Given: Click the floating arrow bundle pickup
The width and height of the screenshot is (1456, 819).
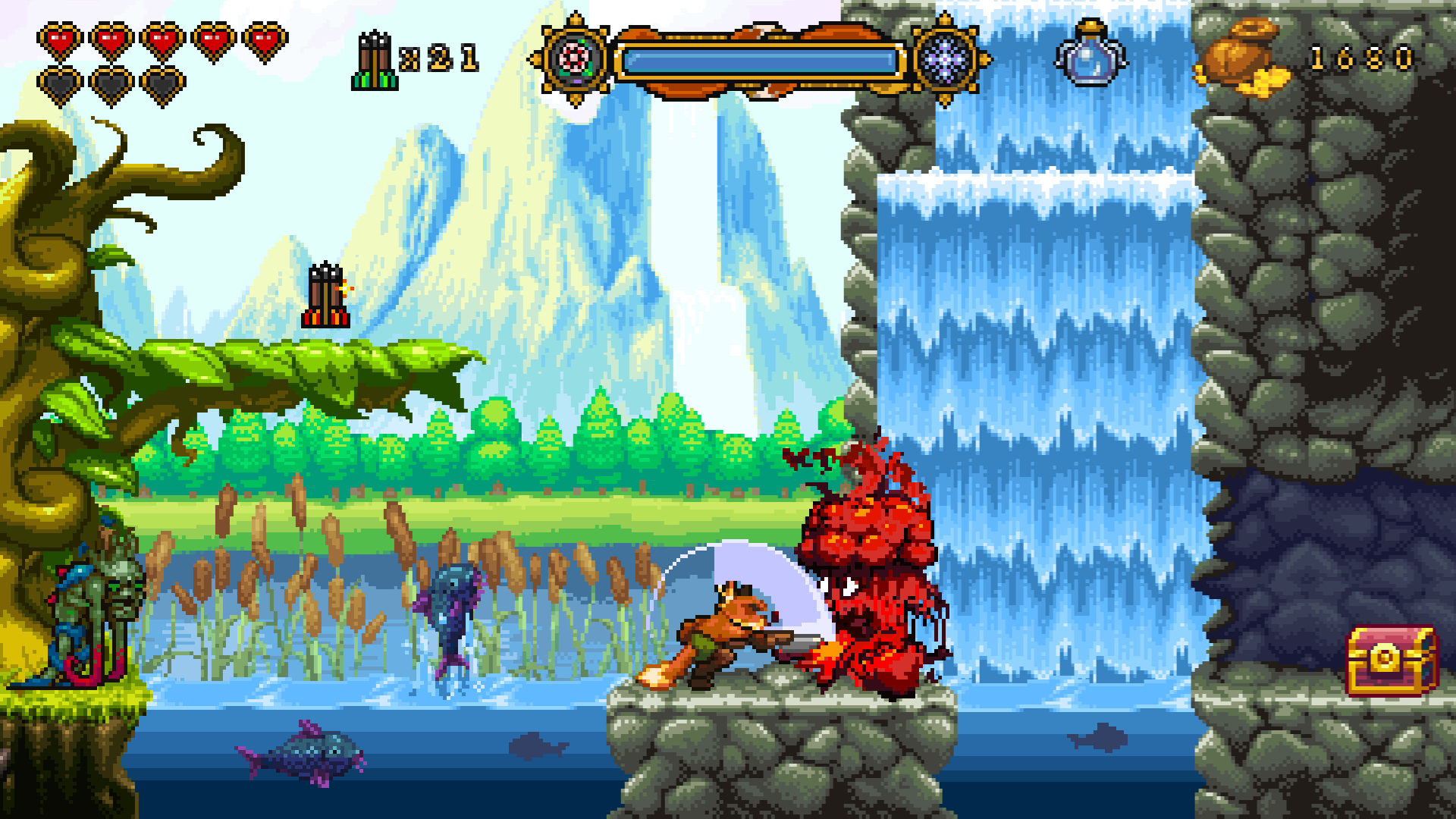Looking at the screenshot, I should coord(325,296).
